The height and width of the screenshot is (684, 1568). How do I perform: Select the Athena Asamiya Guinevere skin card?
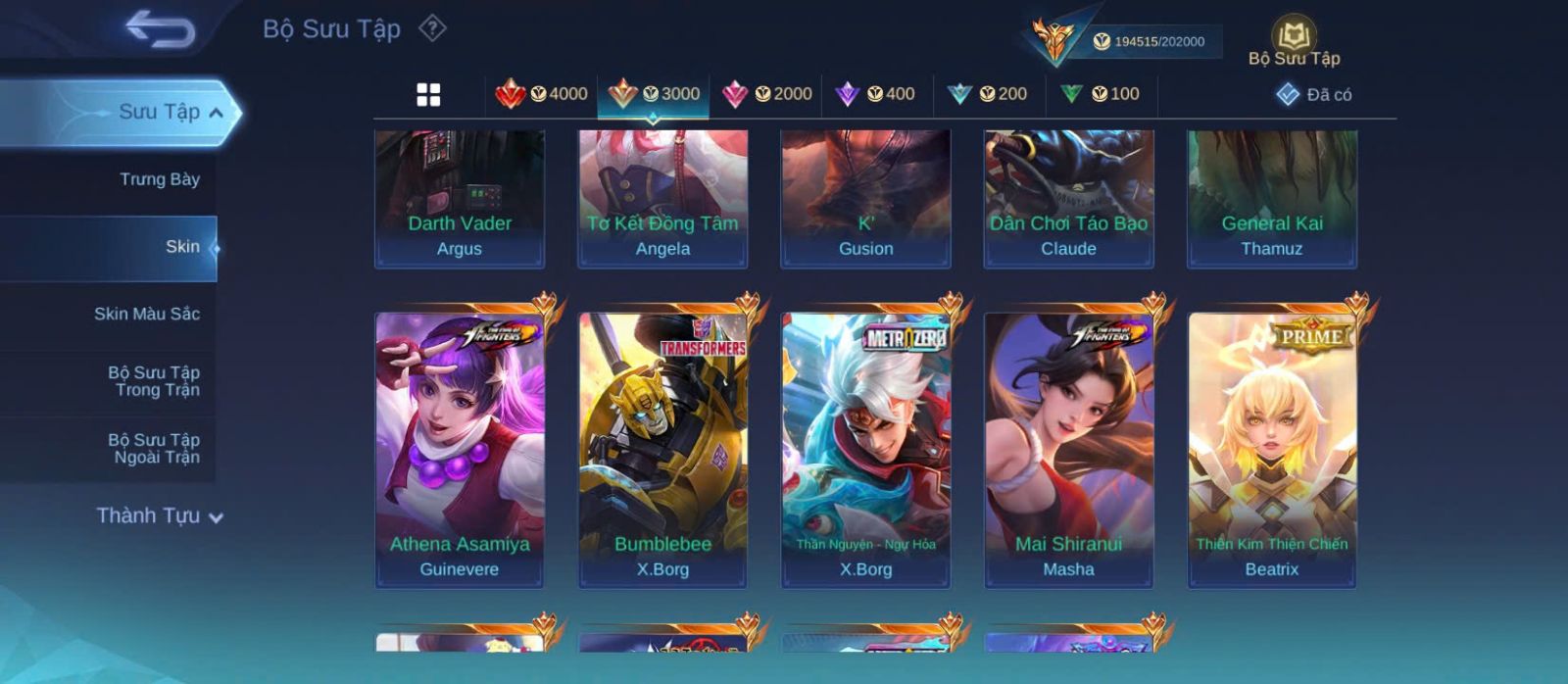pos(460,450)
